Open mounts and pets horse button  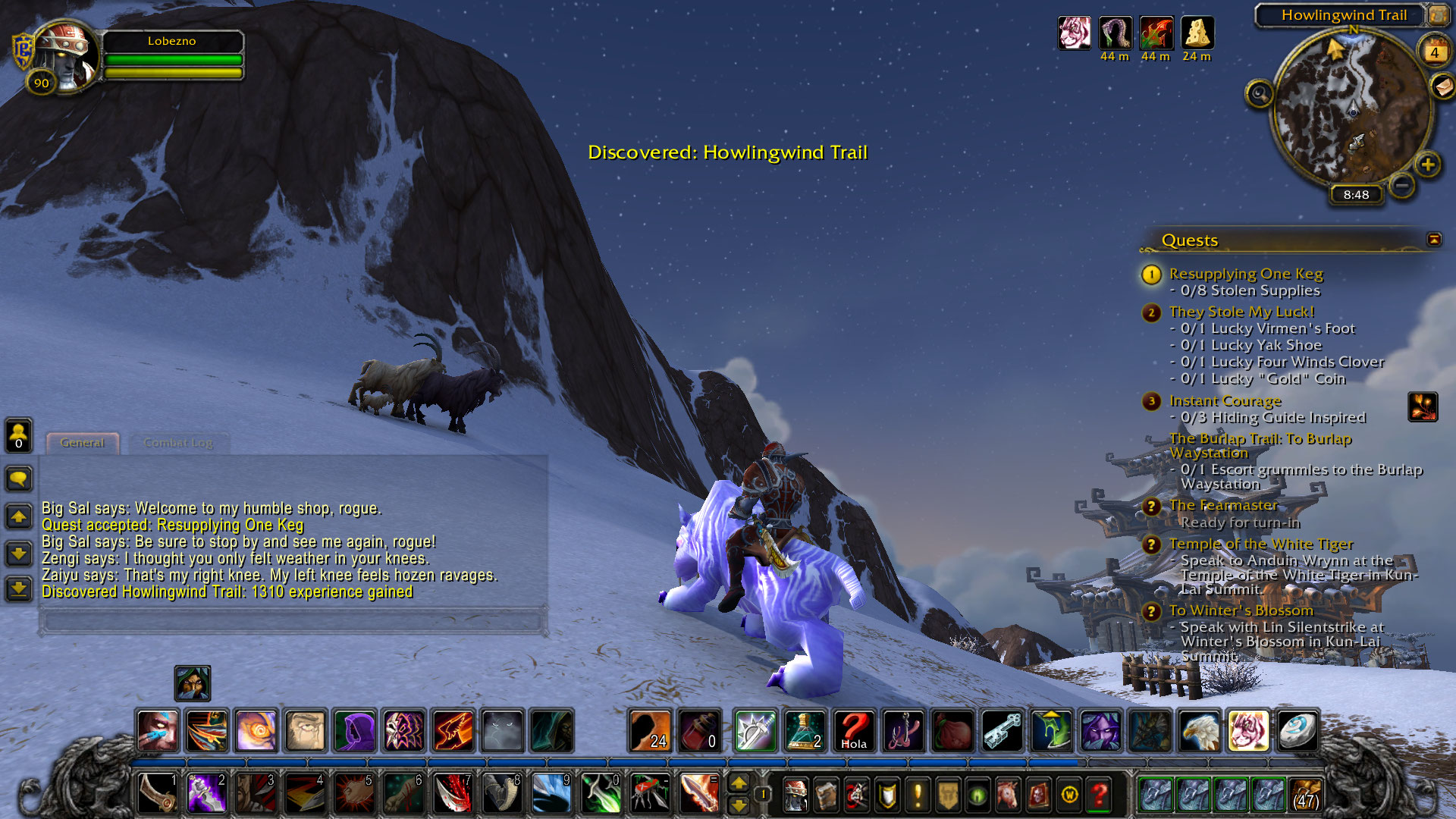1008,795
